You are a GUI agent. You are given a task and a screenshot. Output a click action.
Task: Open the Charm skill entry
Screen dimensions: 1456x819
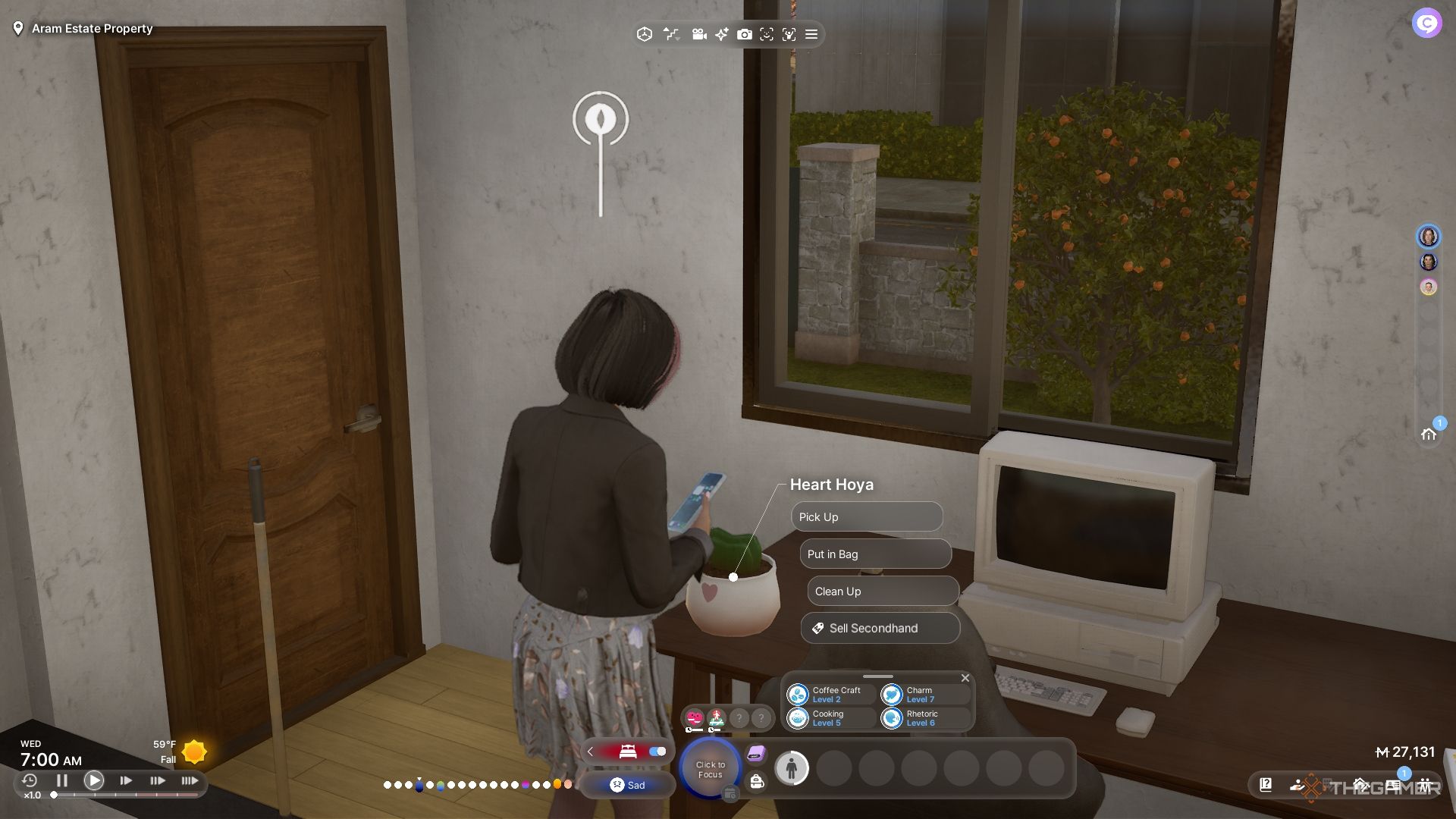point(924,695)
